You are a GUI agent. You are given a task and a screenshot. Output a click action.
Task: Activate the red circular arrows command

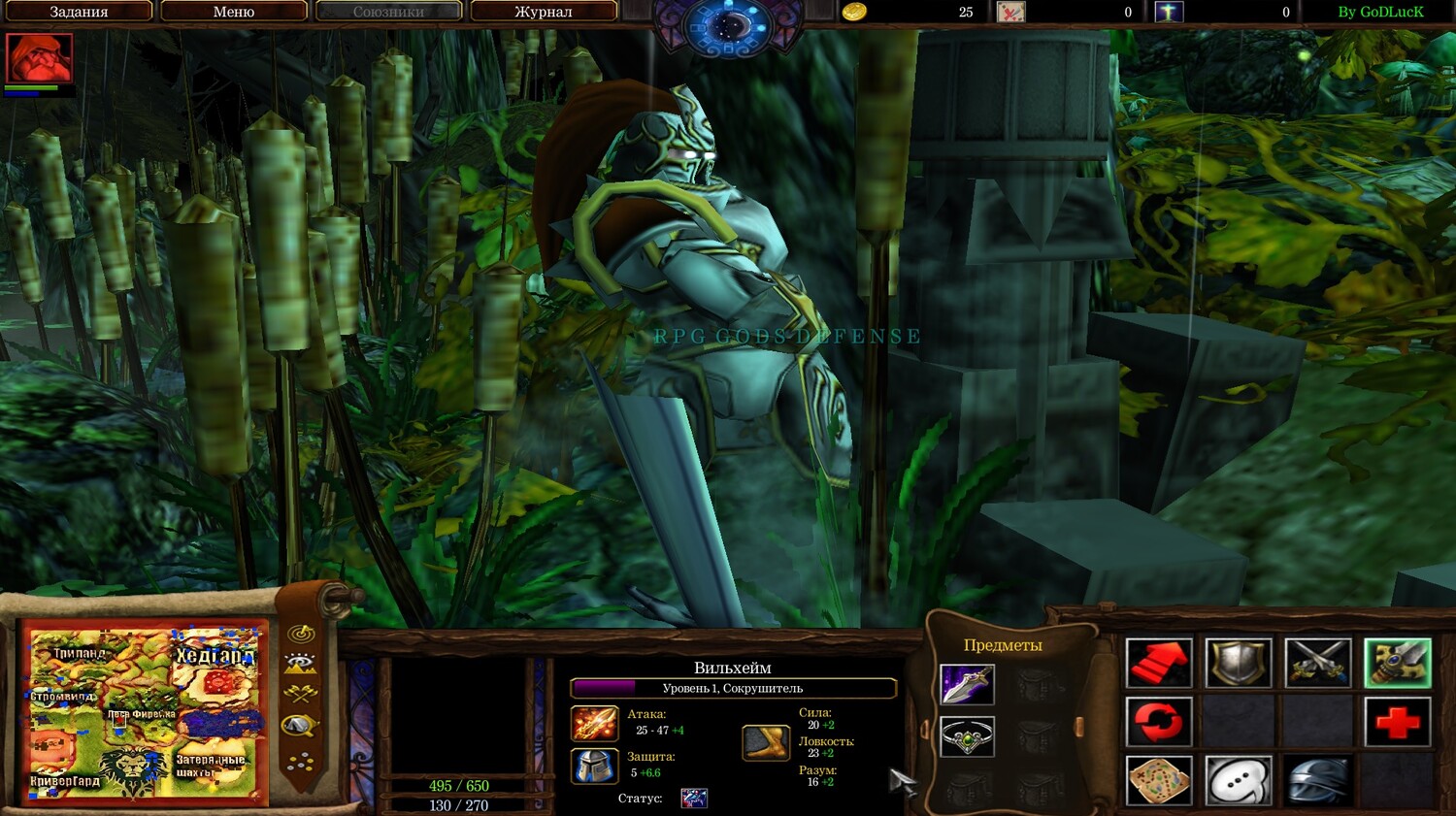(x=1159, y=722)
